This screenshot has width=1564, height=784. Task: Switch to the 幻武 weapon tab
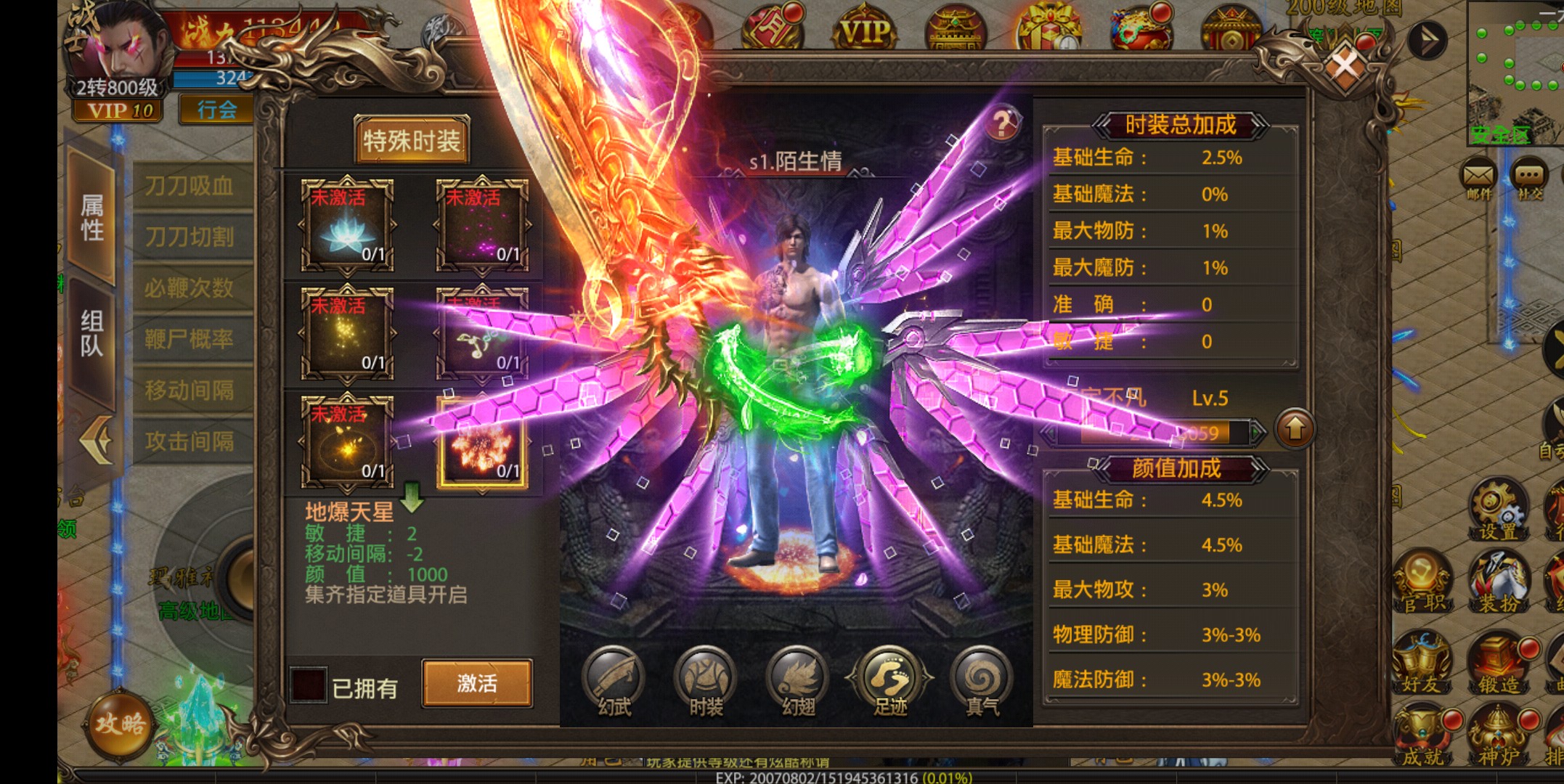614,681
